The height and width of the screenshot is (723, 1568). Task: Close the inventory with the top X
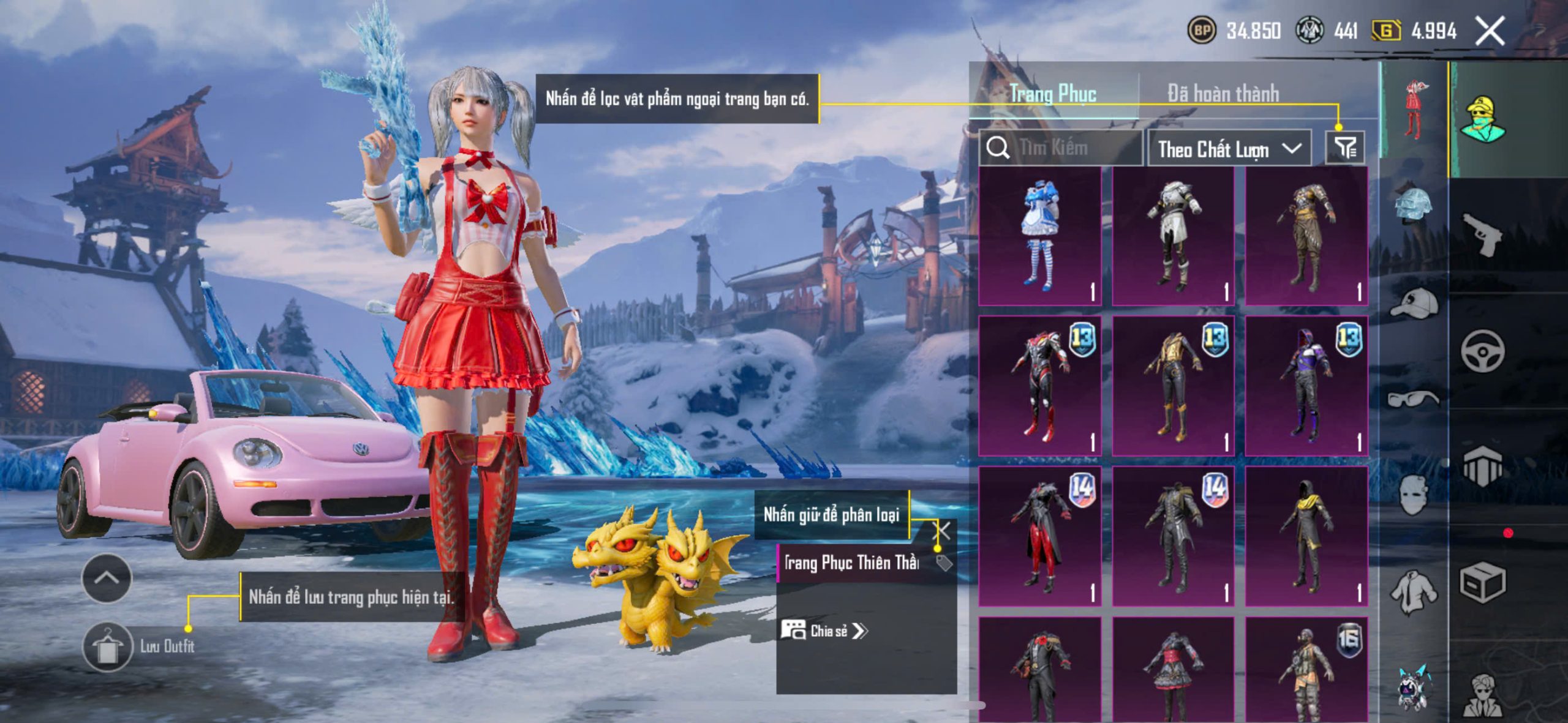click(x=1490, y=31)
